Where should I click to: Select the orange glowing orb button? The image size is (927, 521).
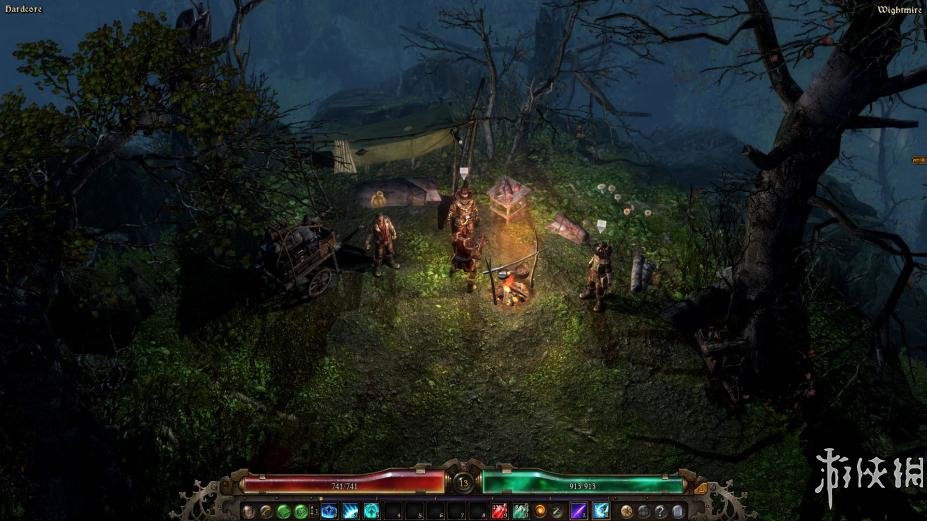[x=541, y=511]
